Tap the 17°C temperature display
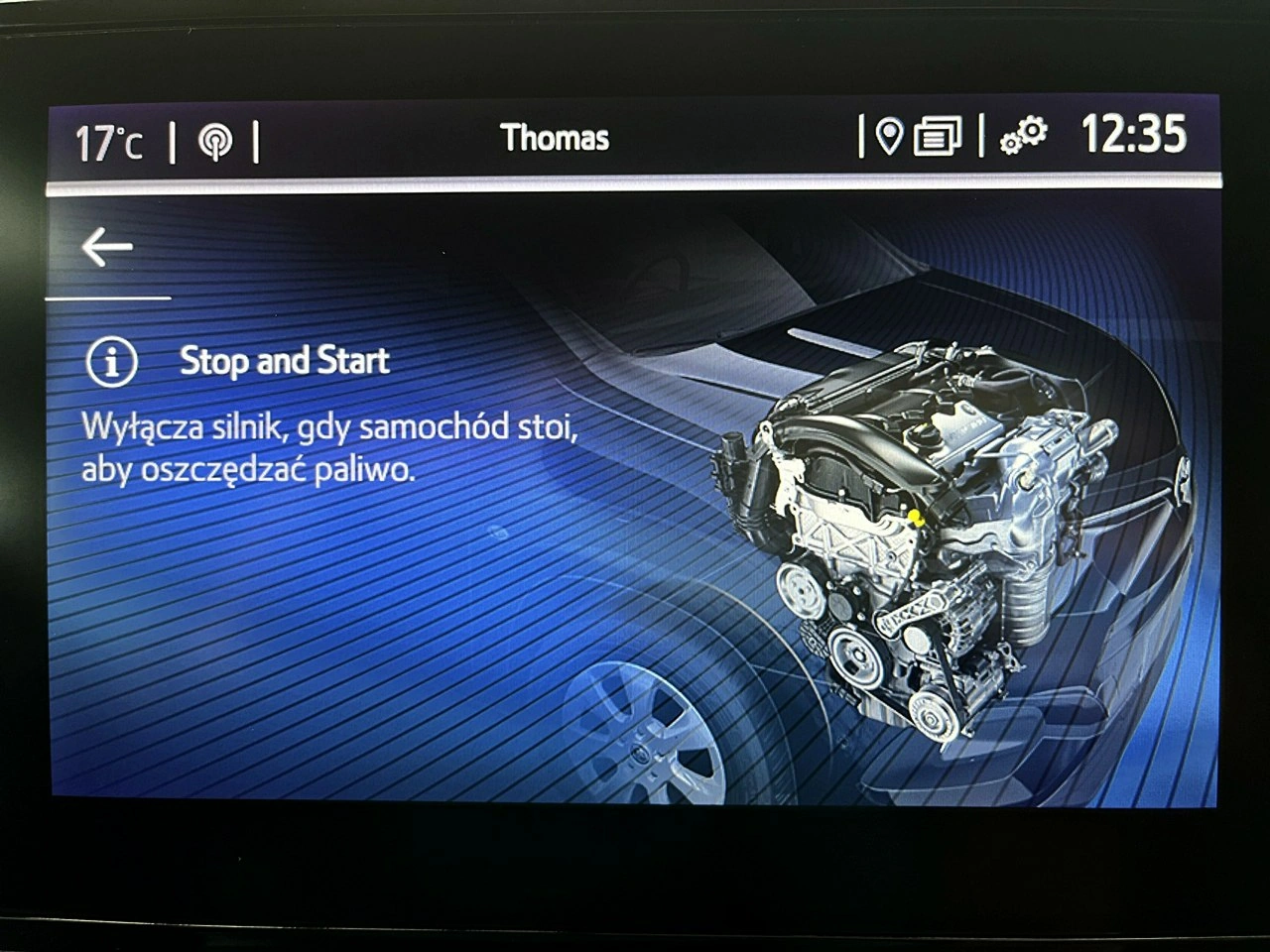Screen dimensions: 1270x952 pos(109,143)
